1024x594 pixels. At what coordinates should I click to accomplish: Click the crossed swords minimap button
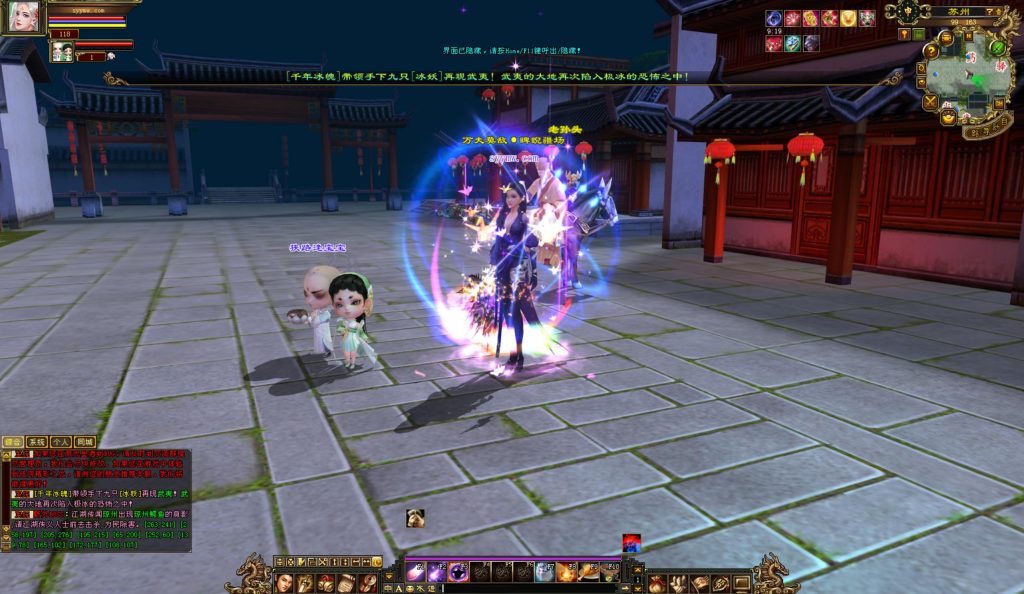point(931,101)
